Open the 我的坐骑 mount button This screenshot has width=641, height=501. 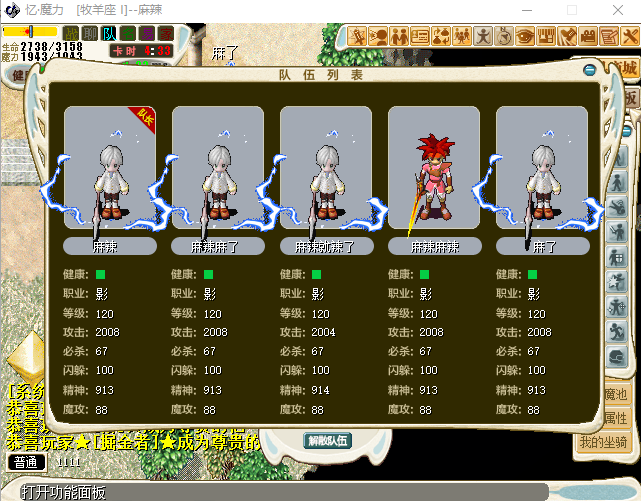tap(603, 442)
